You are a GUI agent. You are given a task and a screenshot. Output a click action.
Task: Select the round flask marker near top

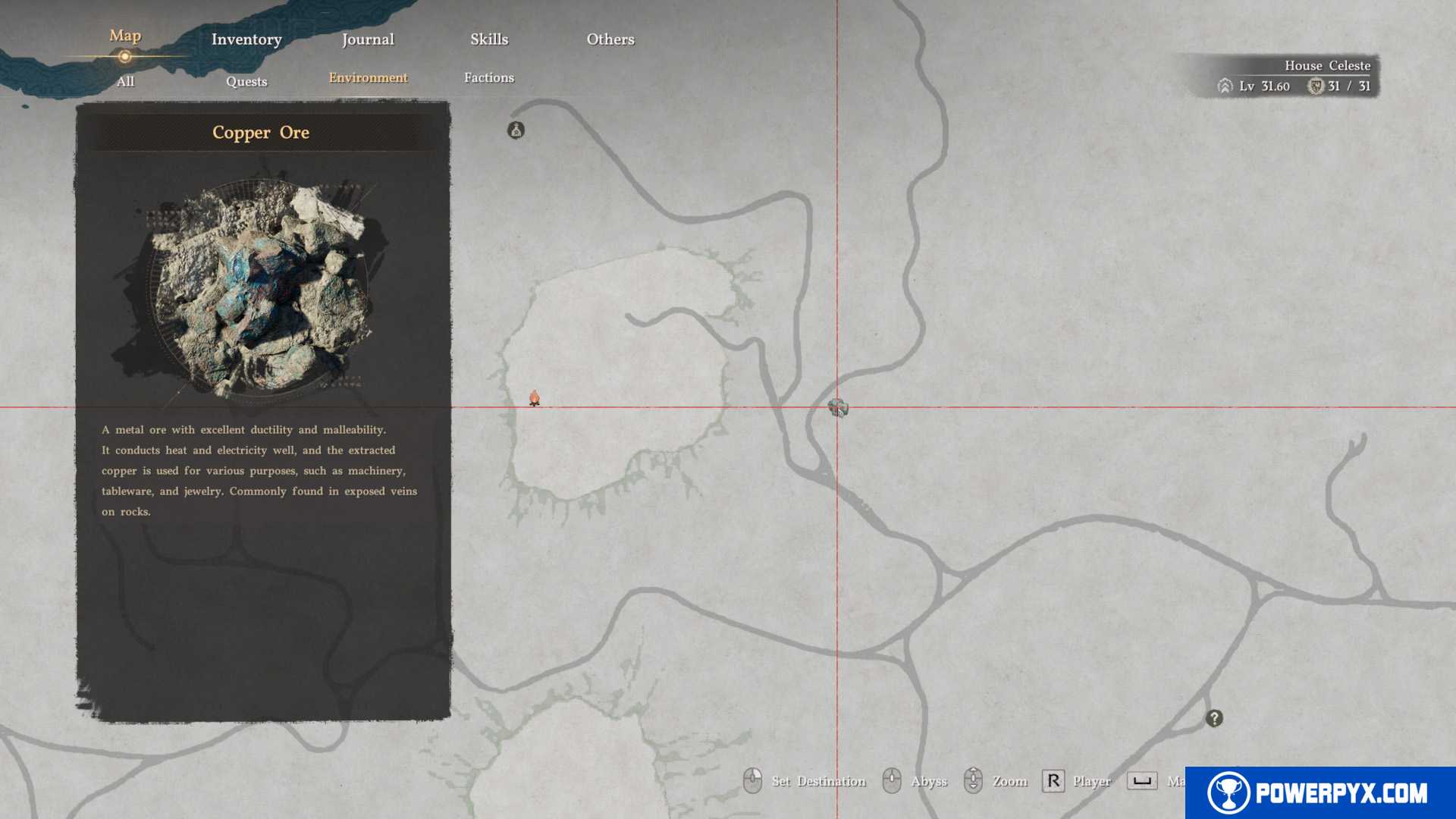(x=516, y=130)
